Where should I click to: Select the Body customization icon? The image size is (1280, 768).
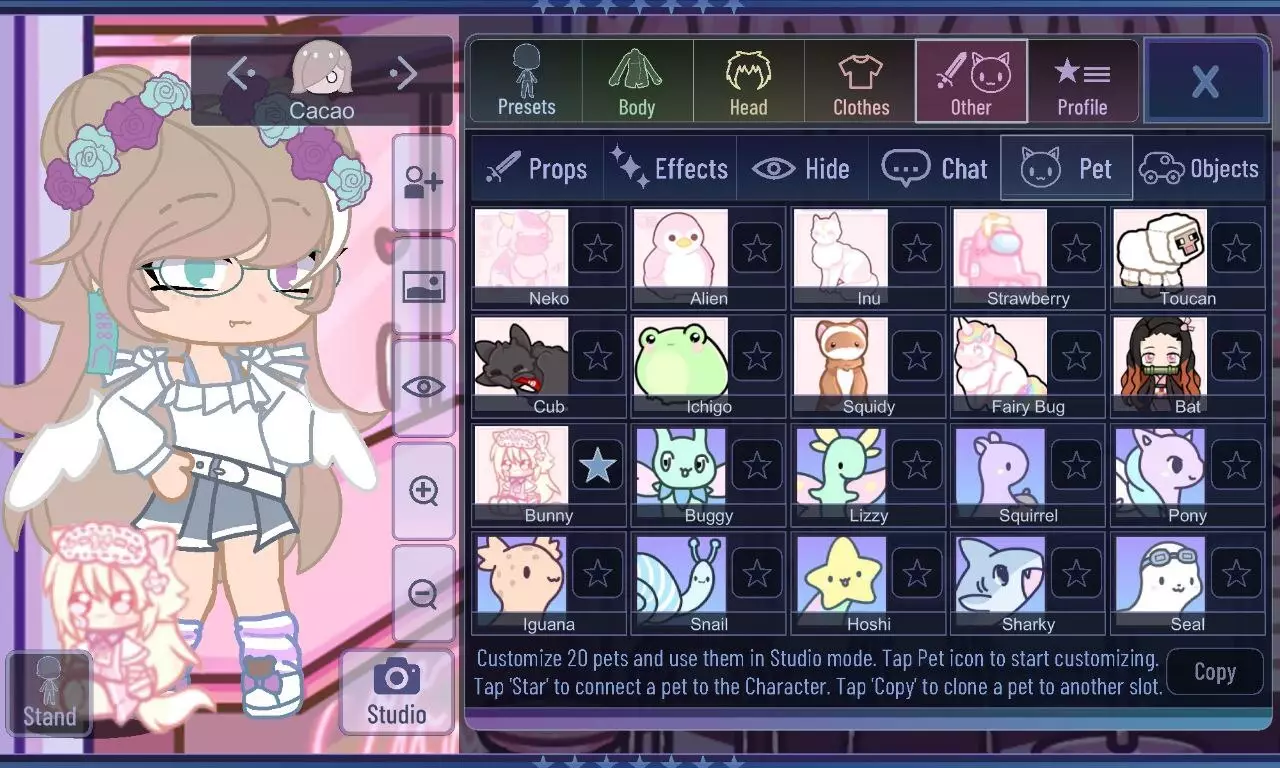[636, 80]
